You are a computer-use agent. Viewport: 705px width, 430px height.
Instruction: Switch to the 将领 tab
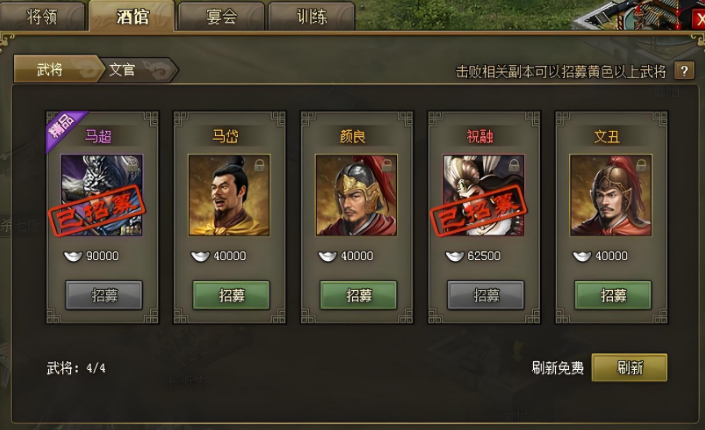42,15
